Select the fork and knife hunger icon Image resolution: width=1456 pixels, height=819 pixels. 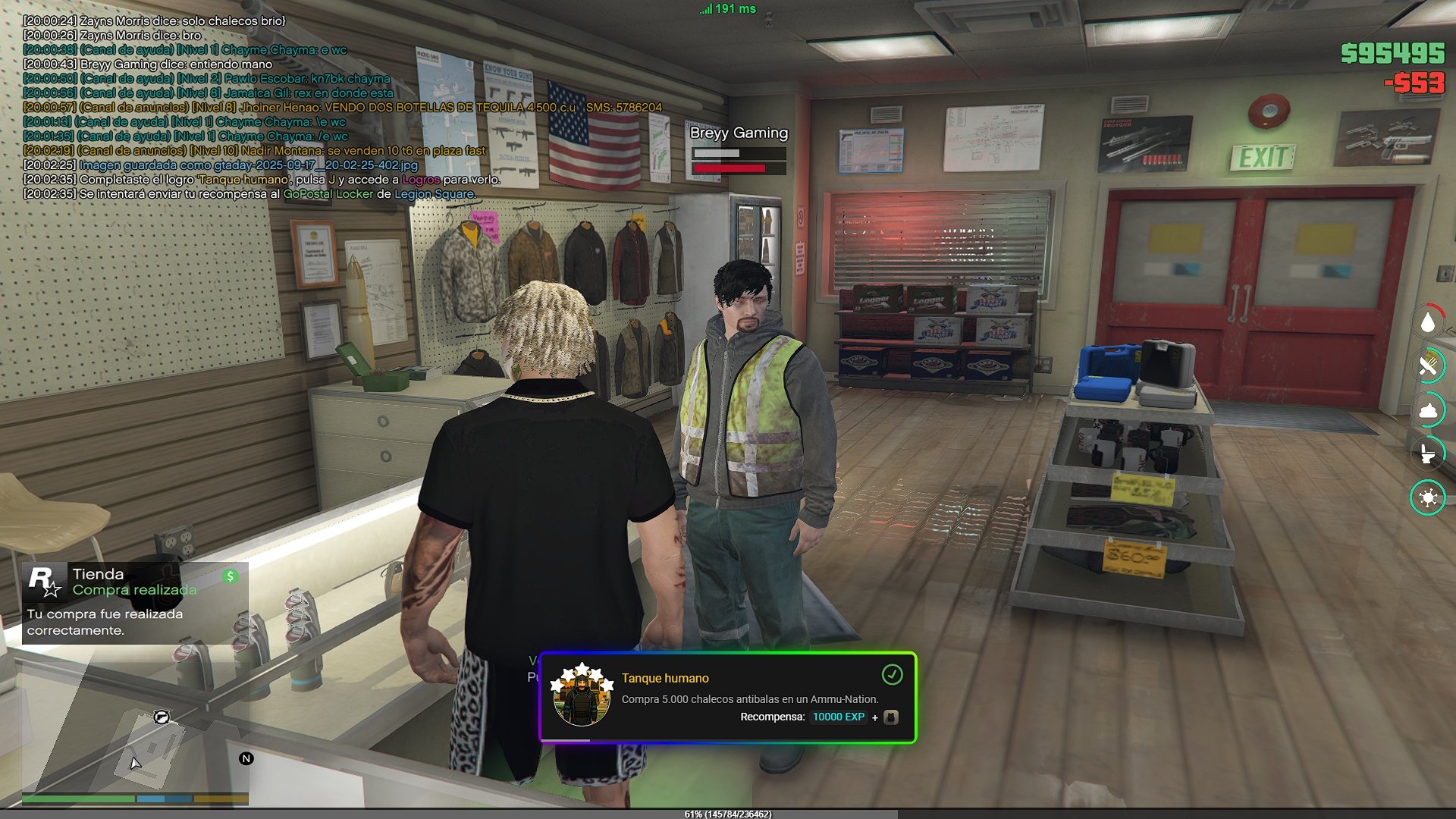1428,366
